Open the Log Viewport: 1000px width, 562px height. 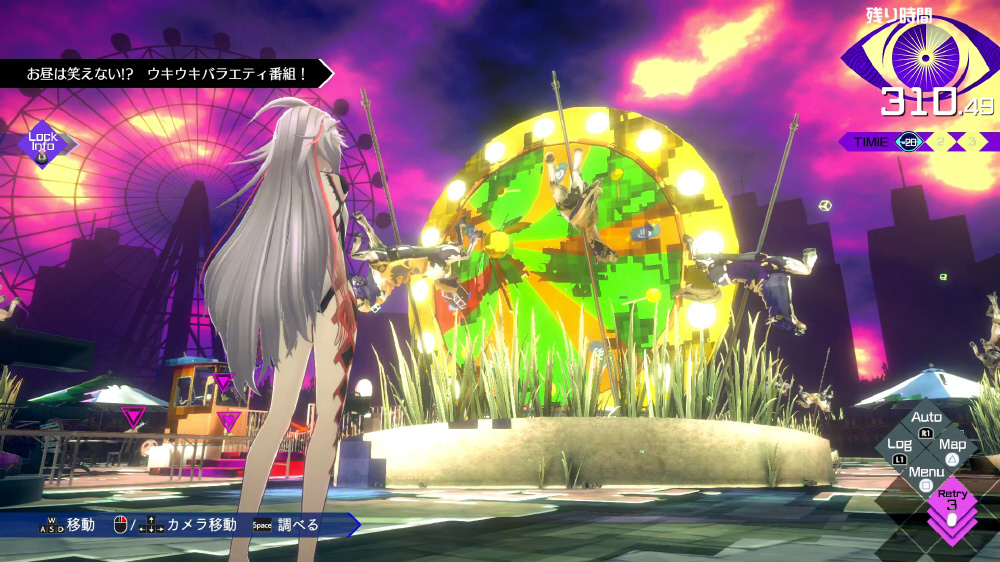[900, 448]
